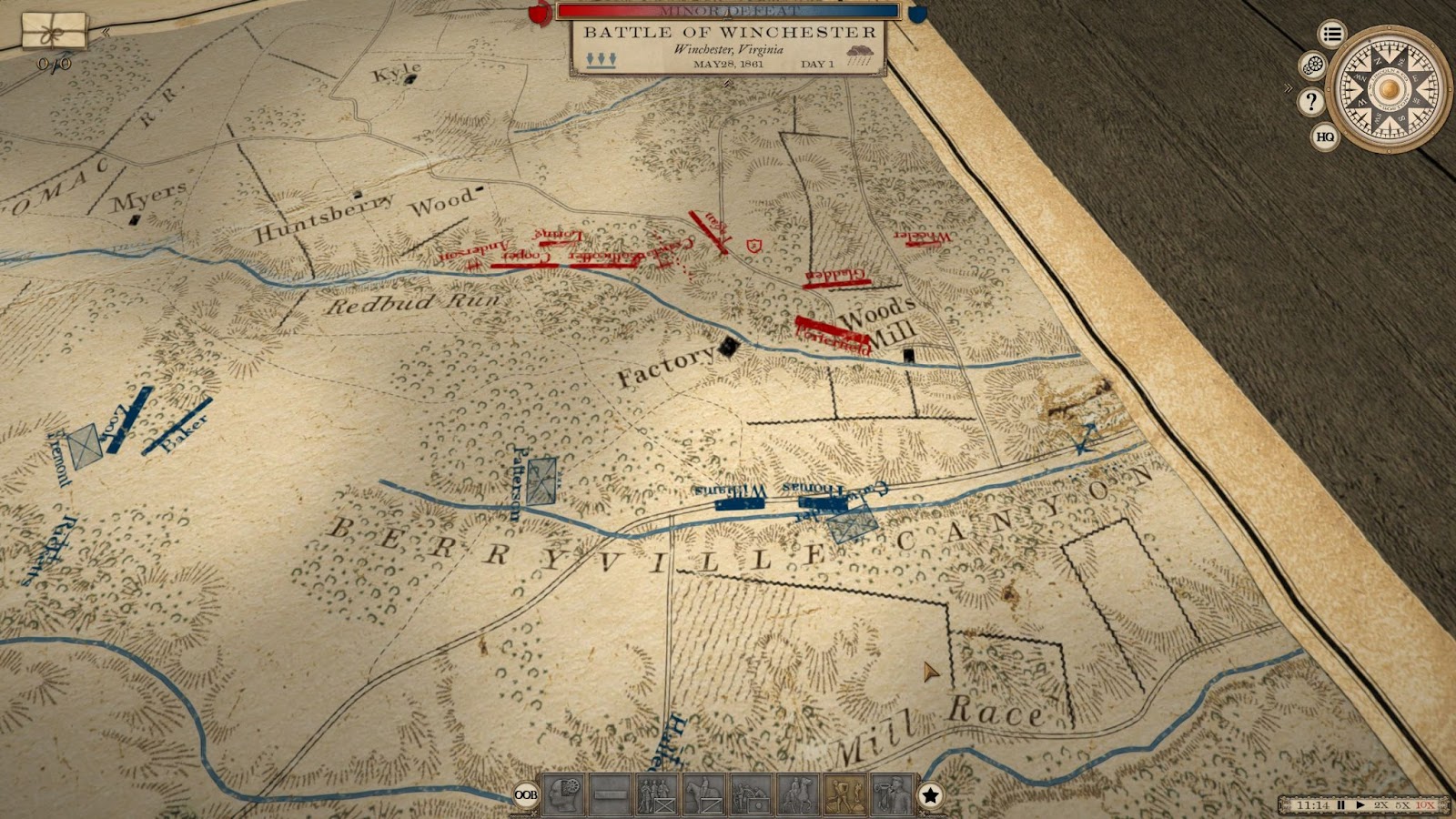Set game speed to 5X
Image resolution: width=1456 pixels, height=819 pixels.
pos(1402,805)
